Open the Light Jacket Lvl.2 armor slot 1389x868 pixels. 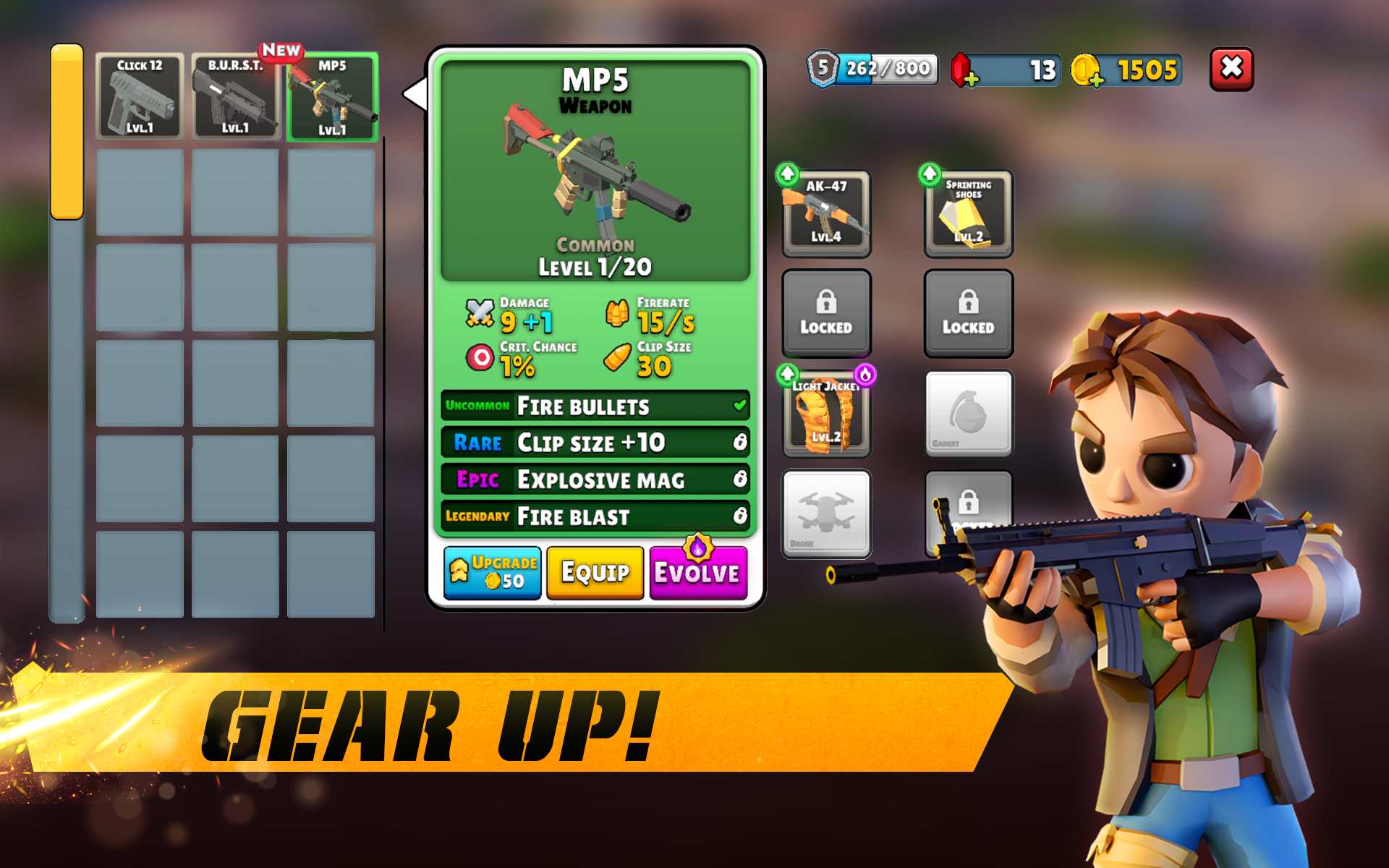[x=825, y=416]
